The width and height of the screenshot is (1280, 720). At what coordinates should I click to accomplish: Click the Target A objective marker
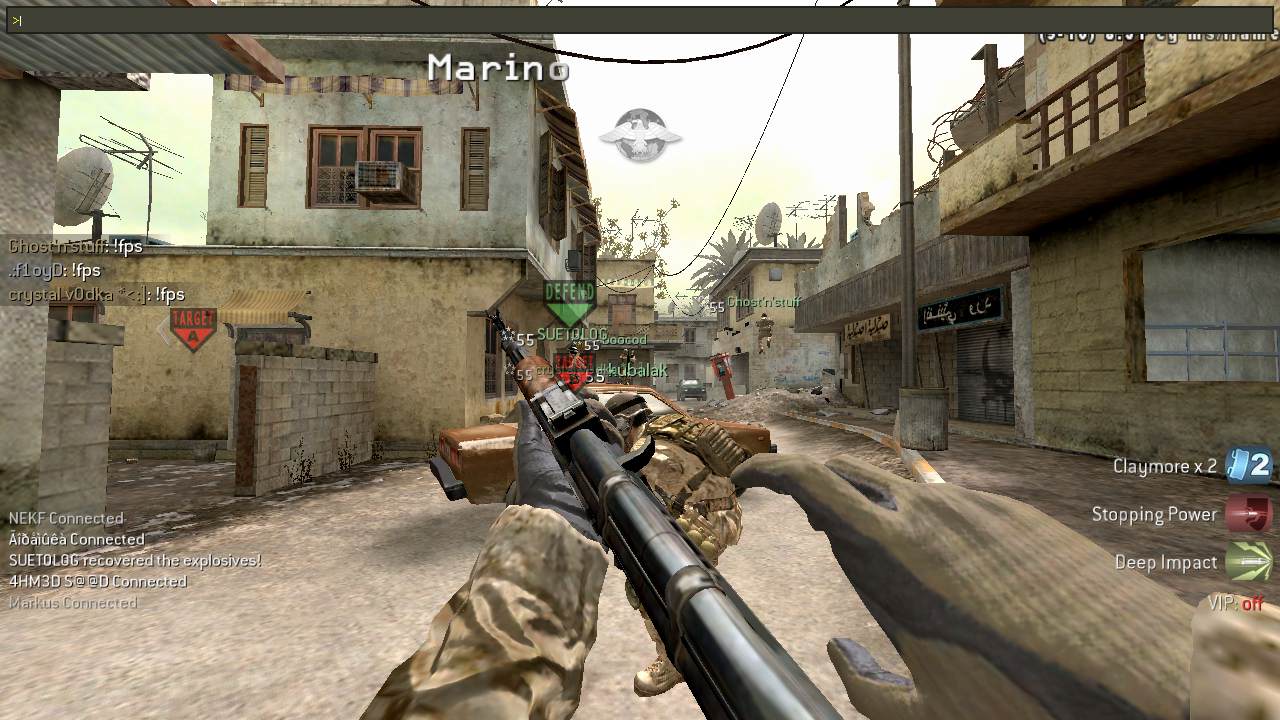click(193, 327)
